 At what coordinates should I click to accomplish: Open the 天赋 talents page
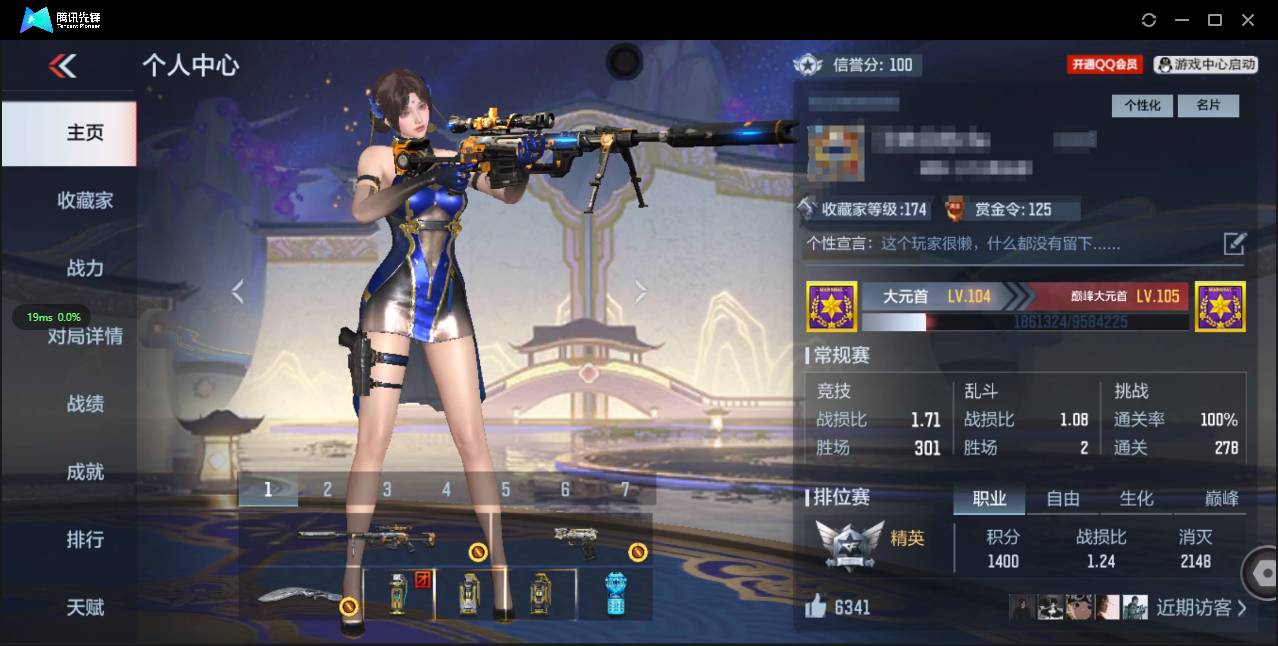85,607
